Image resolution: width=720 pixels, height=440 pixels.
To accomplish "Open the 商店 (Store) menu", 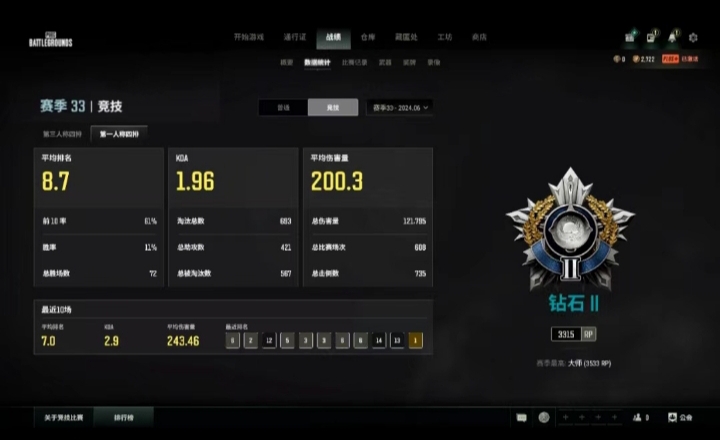I will [478, 37].
